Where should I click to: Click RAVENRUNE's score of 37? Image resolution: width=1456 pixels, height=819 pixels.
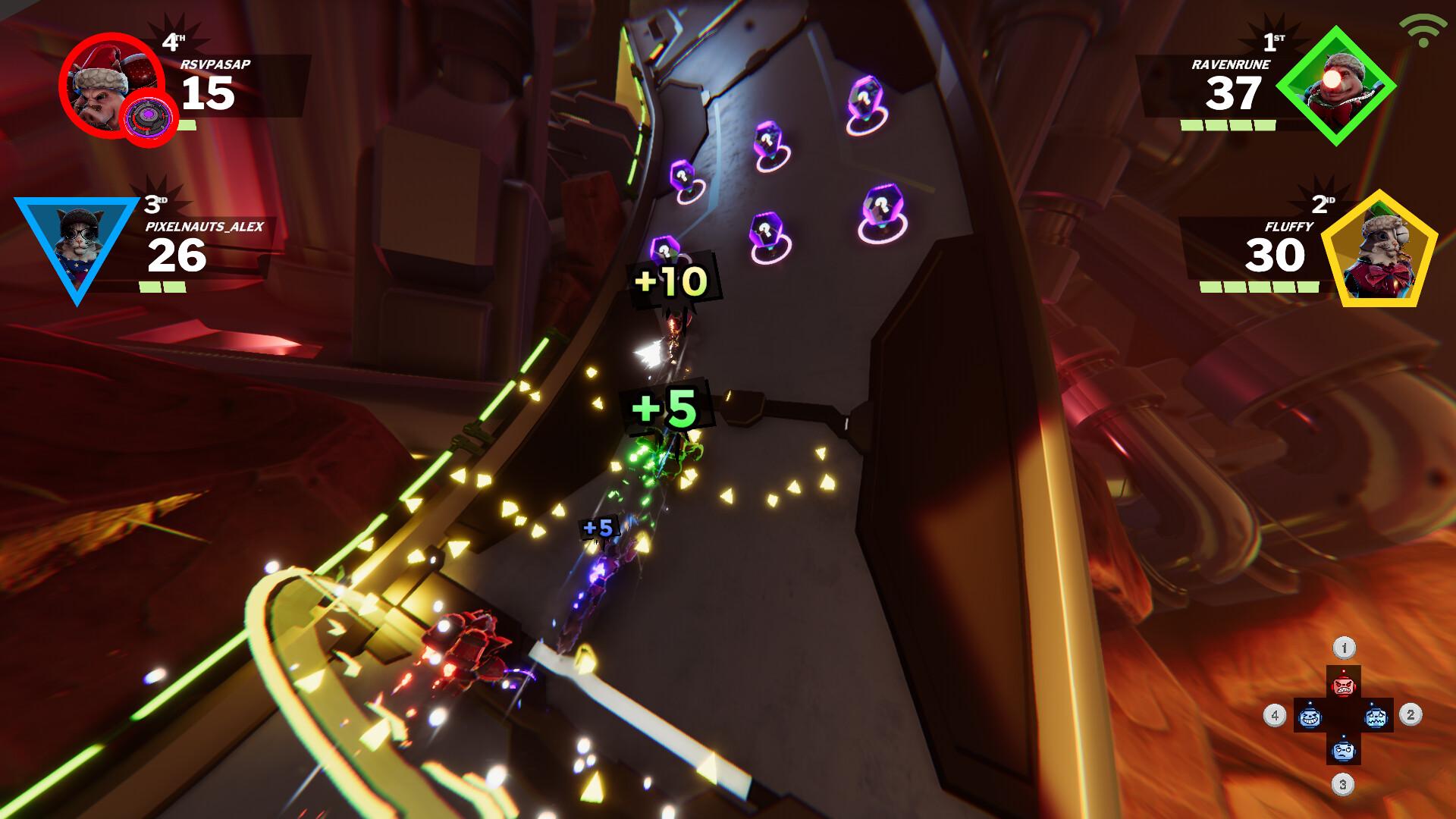point(1235,95)
